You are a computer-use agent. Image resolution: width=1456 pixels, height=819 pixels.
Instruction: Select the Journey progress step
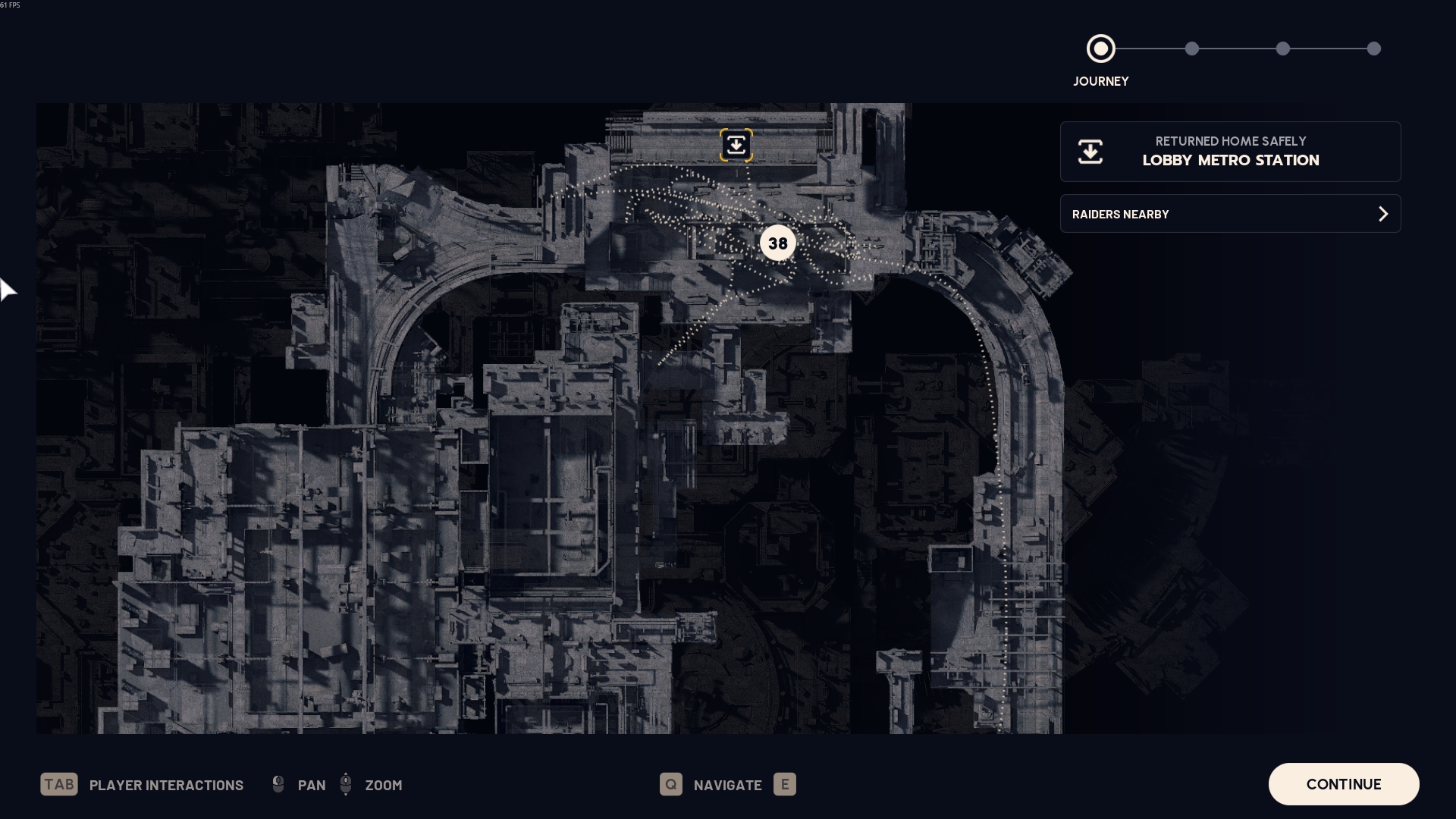pos(1100,49)
